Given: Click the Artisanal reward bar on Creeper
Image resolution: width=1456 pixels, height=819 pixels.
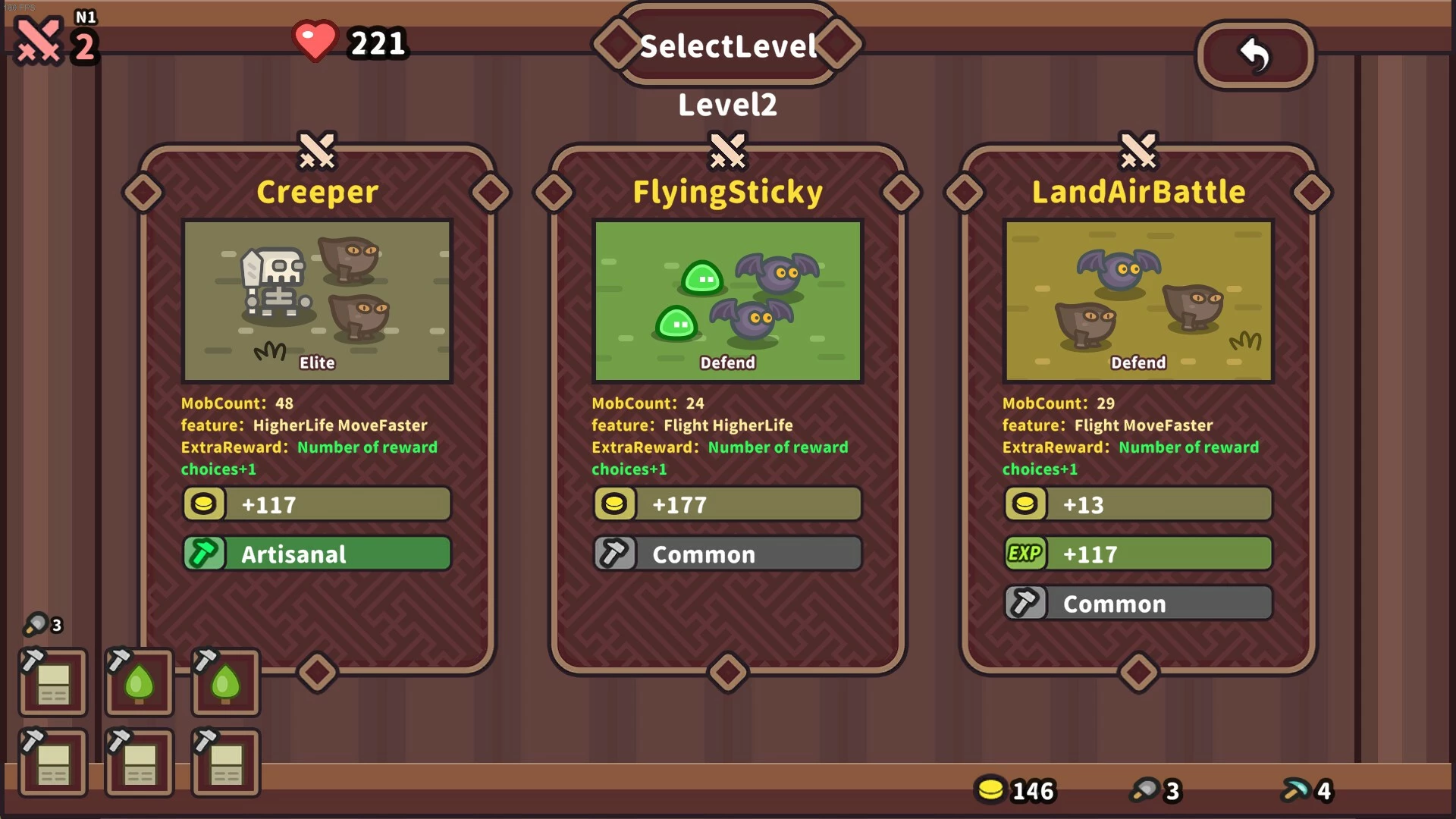Looking at the screenshot, I should pos(317,554).
